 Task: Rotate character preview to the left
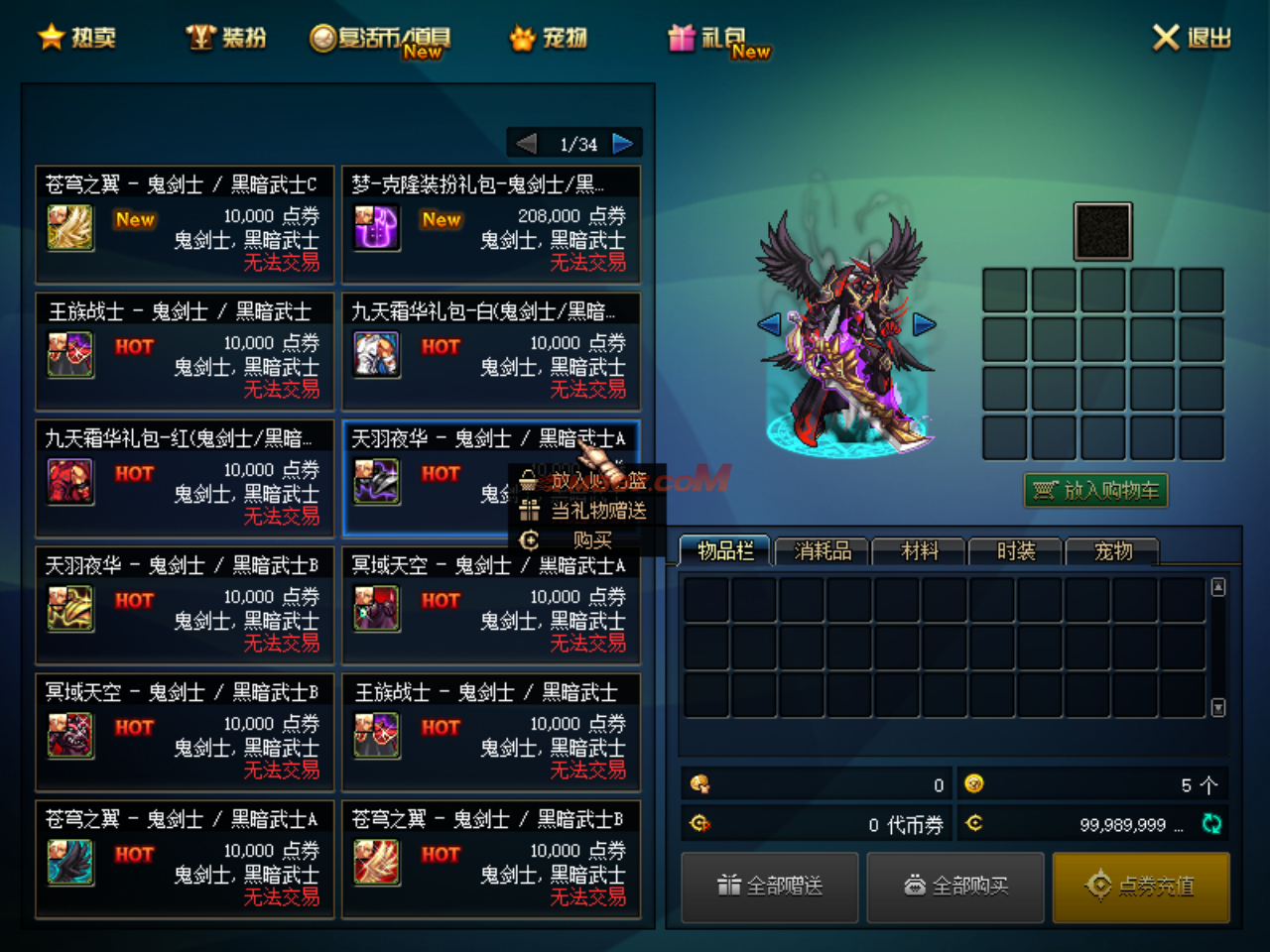coord(769,324)
